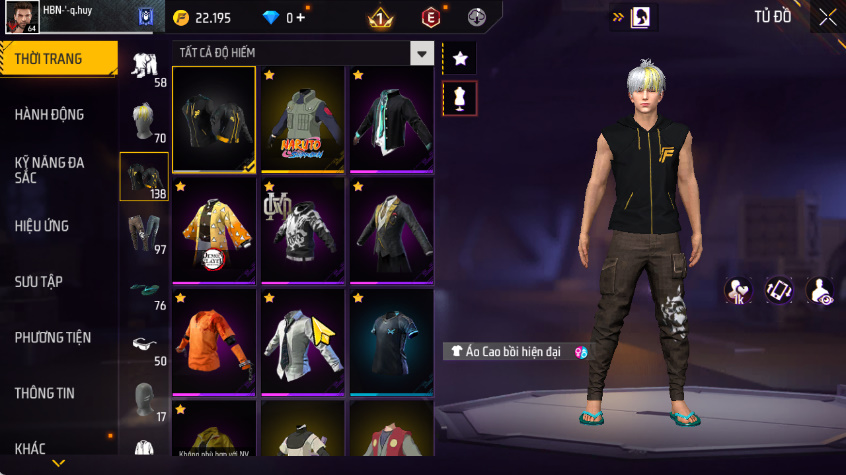Equip the Naruto Shippuden vest

pyautogui.click(x=303, y=119)
